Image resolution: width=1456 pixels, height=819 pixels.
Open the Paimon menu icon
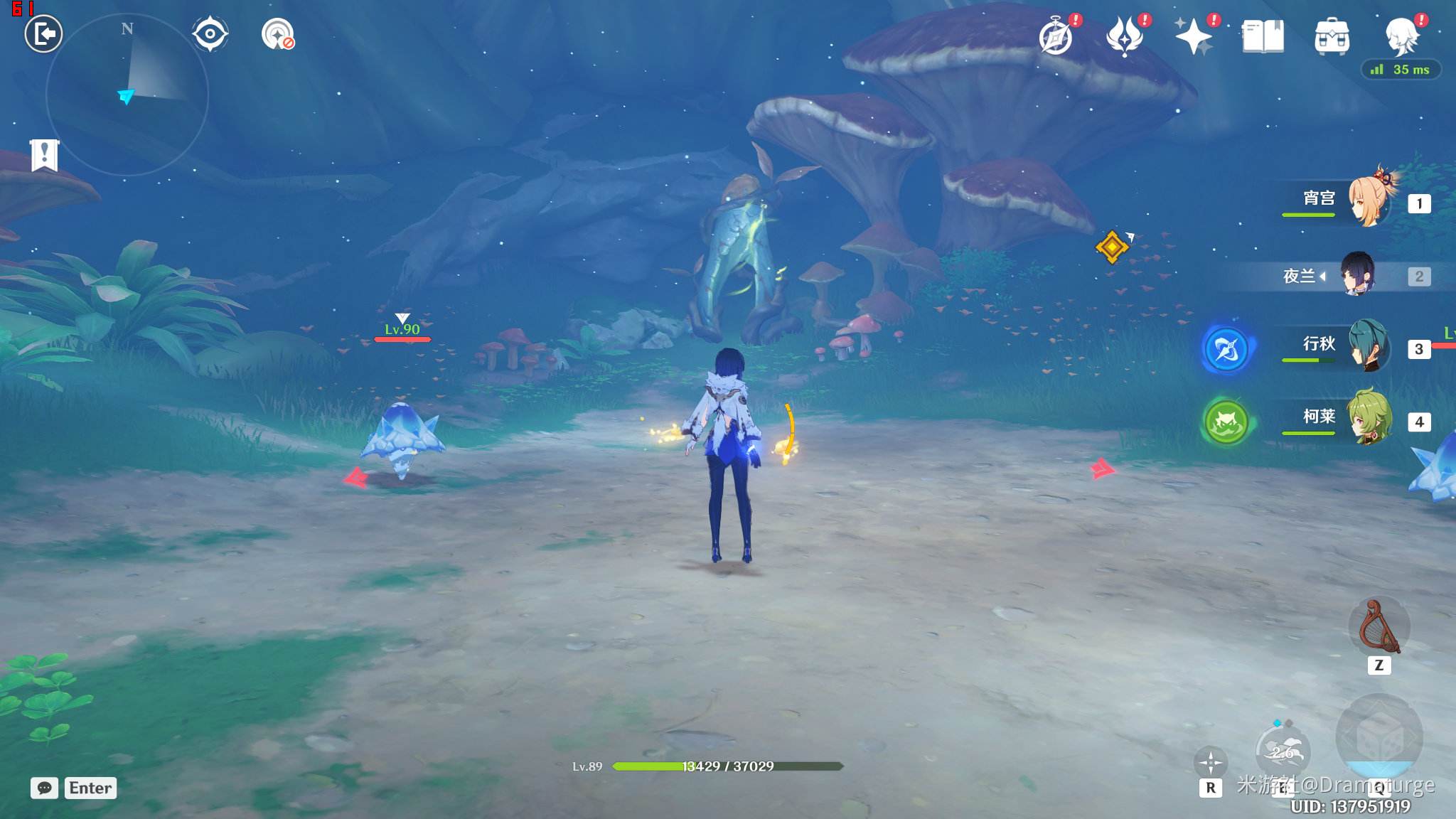coord(1402,37)
